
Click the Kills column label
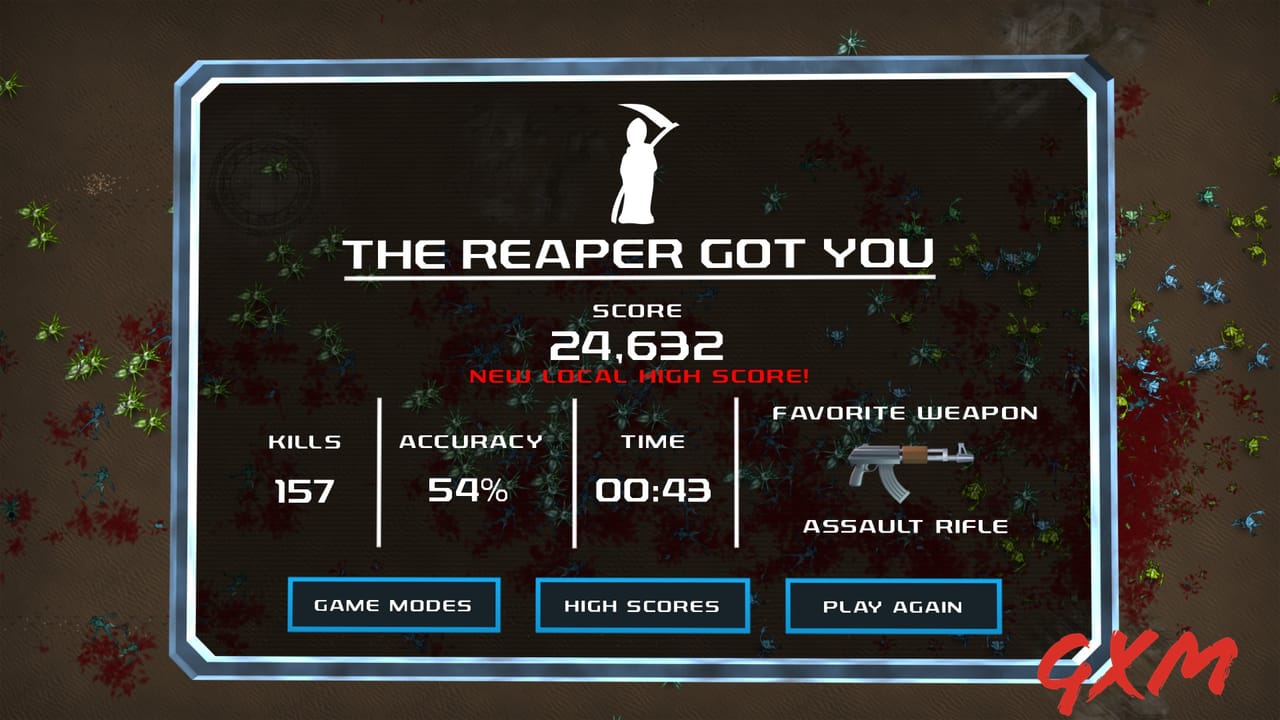click(x=304, y=440)
